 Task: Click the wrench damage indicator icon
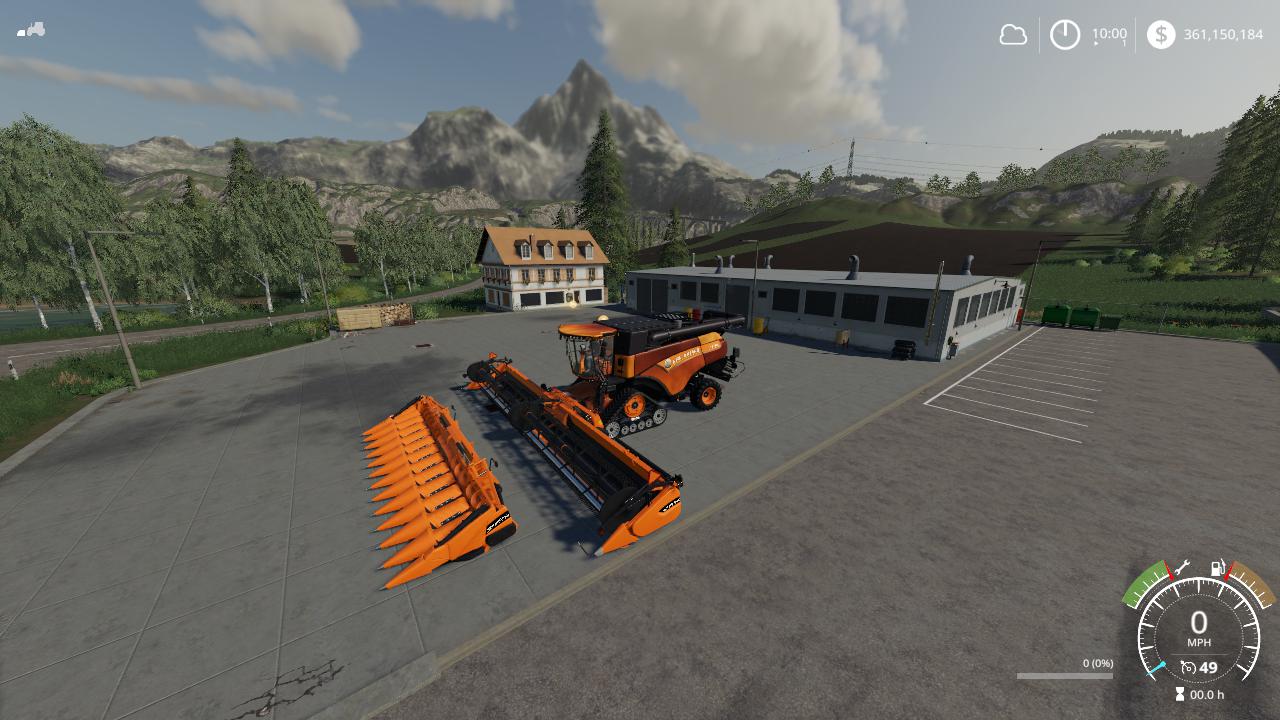click(x=1181, y=568)
